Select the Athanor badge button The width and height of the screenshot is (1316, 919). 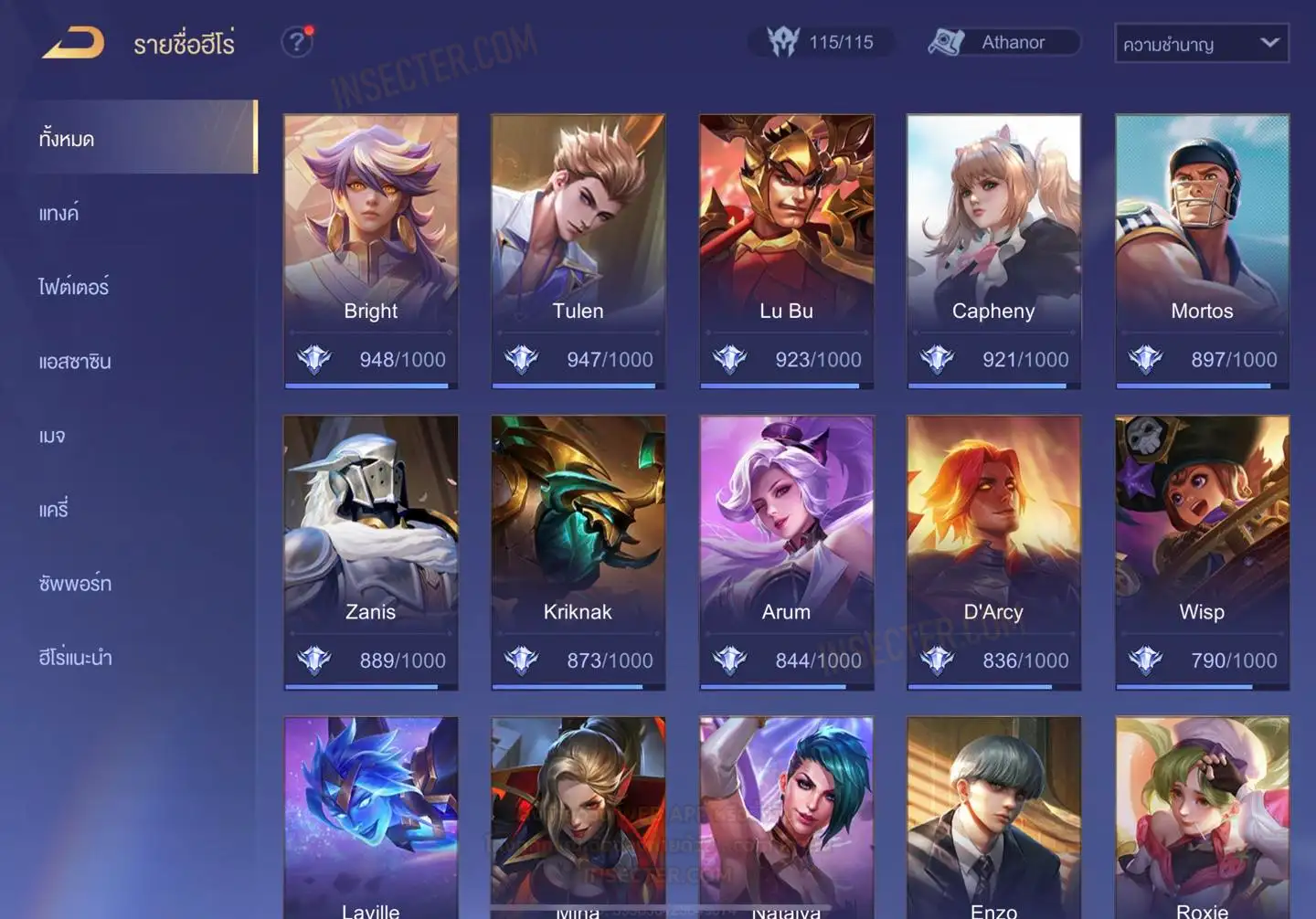[1003, 42]
